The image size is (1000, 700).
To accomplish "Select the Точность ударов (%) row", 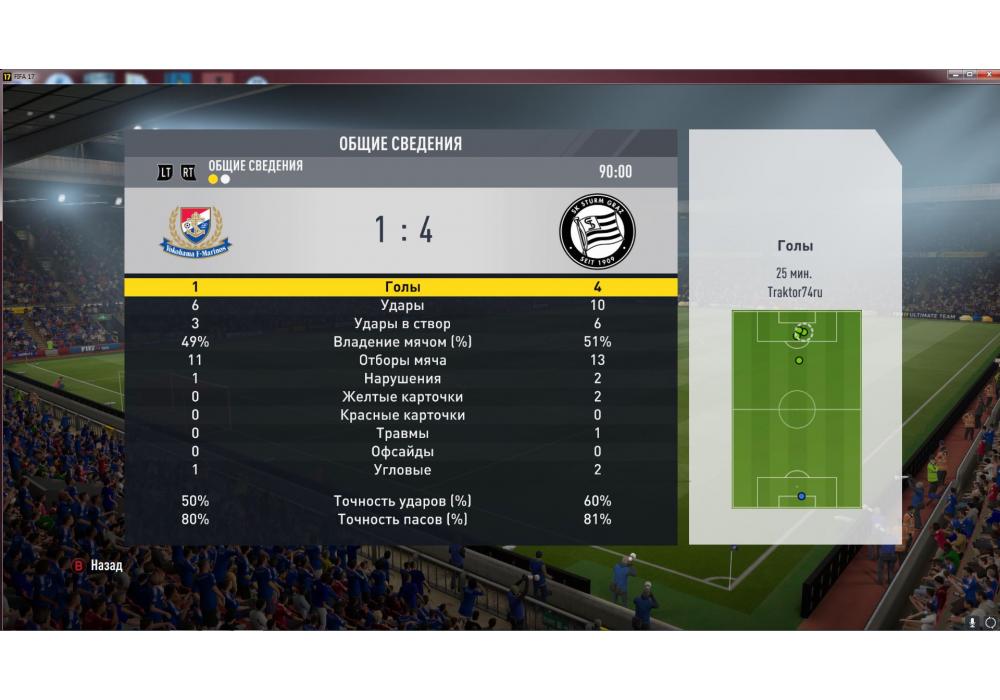I will click(x=402, y=501).
